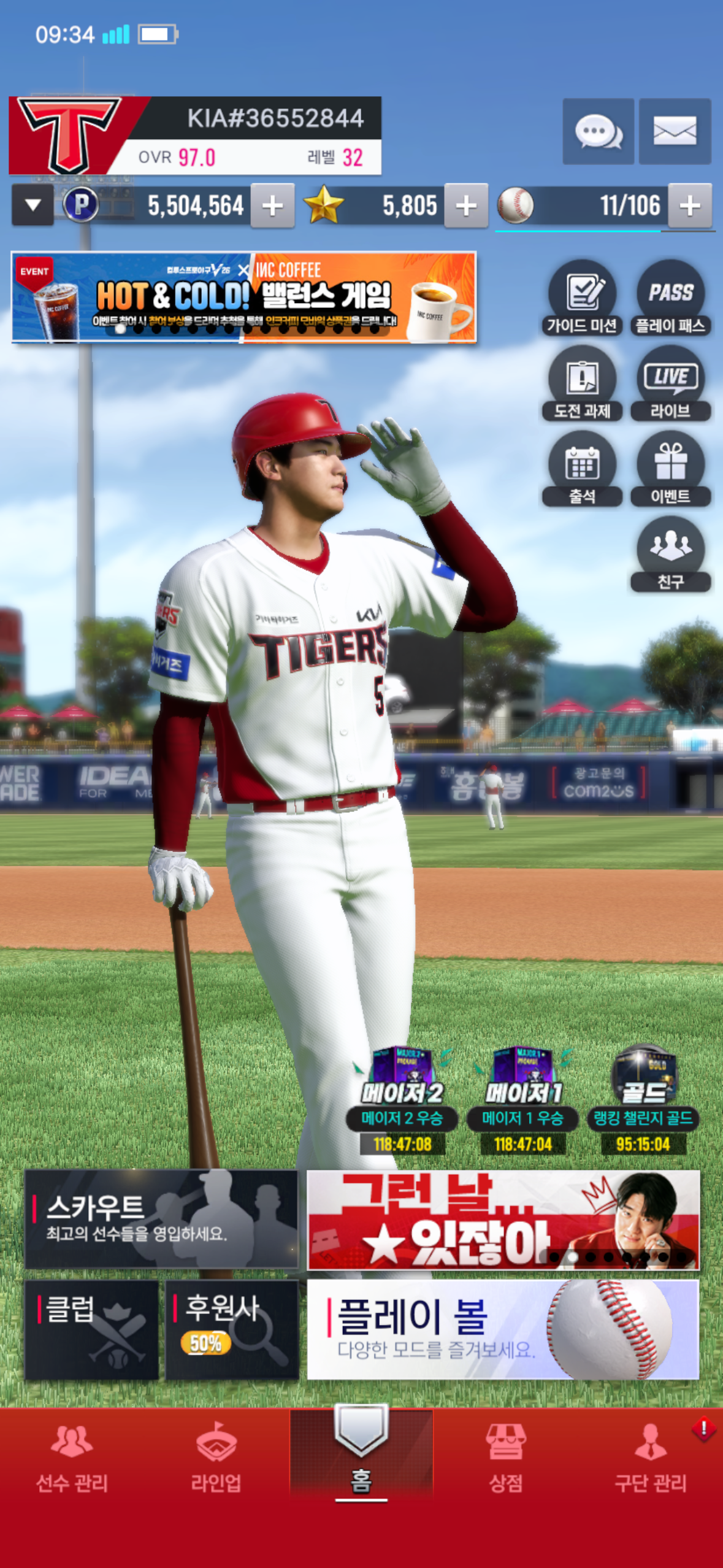
Task: Open the 후원사 sponsor panel
Action: pyautogui.click(x=232, y=1329)
